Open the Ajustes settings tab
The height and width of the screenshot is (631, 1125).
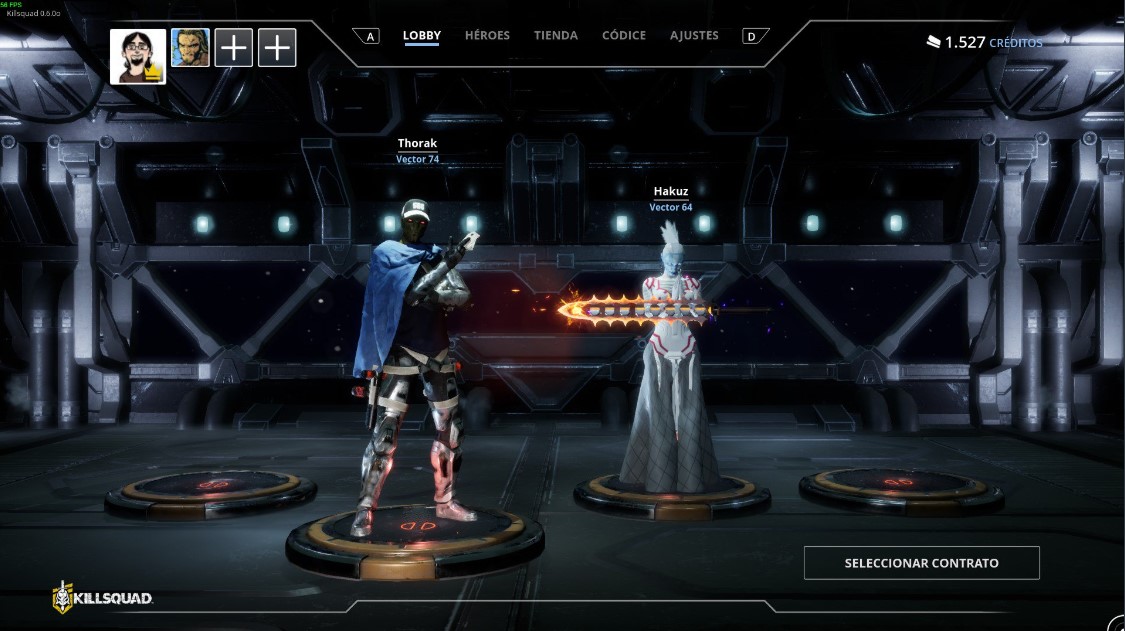click(694, 35)
